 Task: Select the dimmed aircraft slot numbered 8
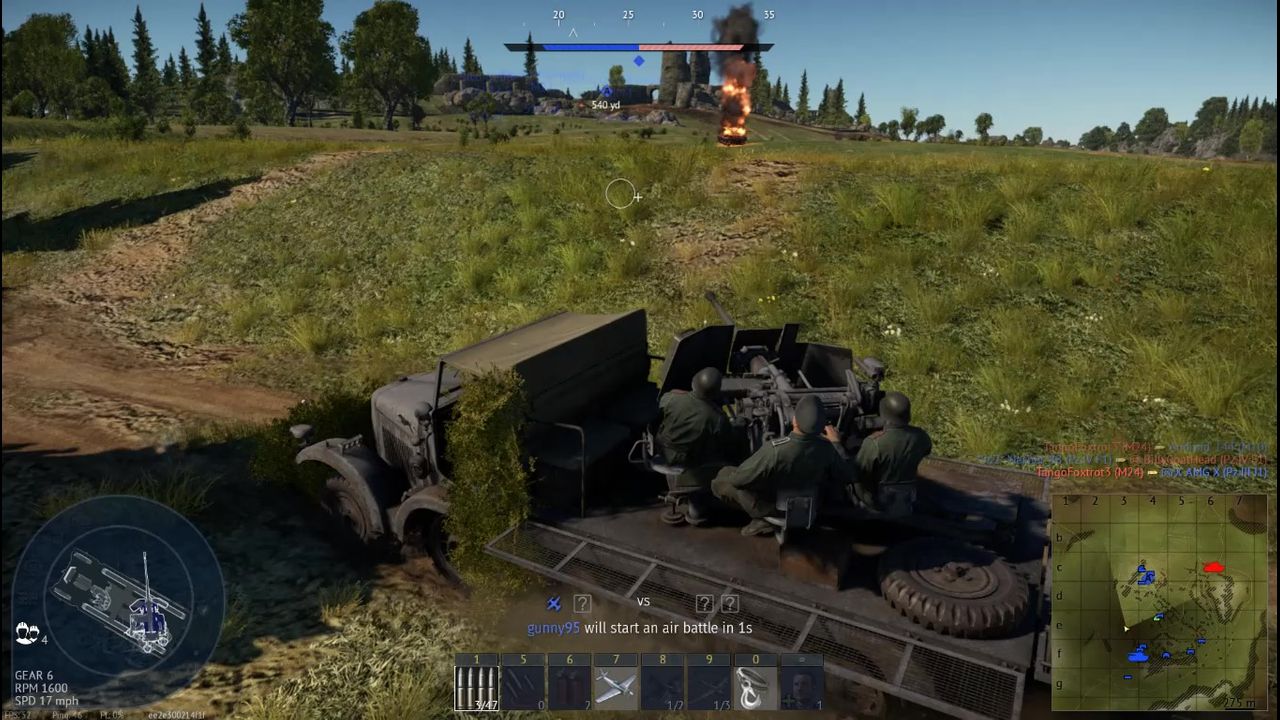(662, 687)
